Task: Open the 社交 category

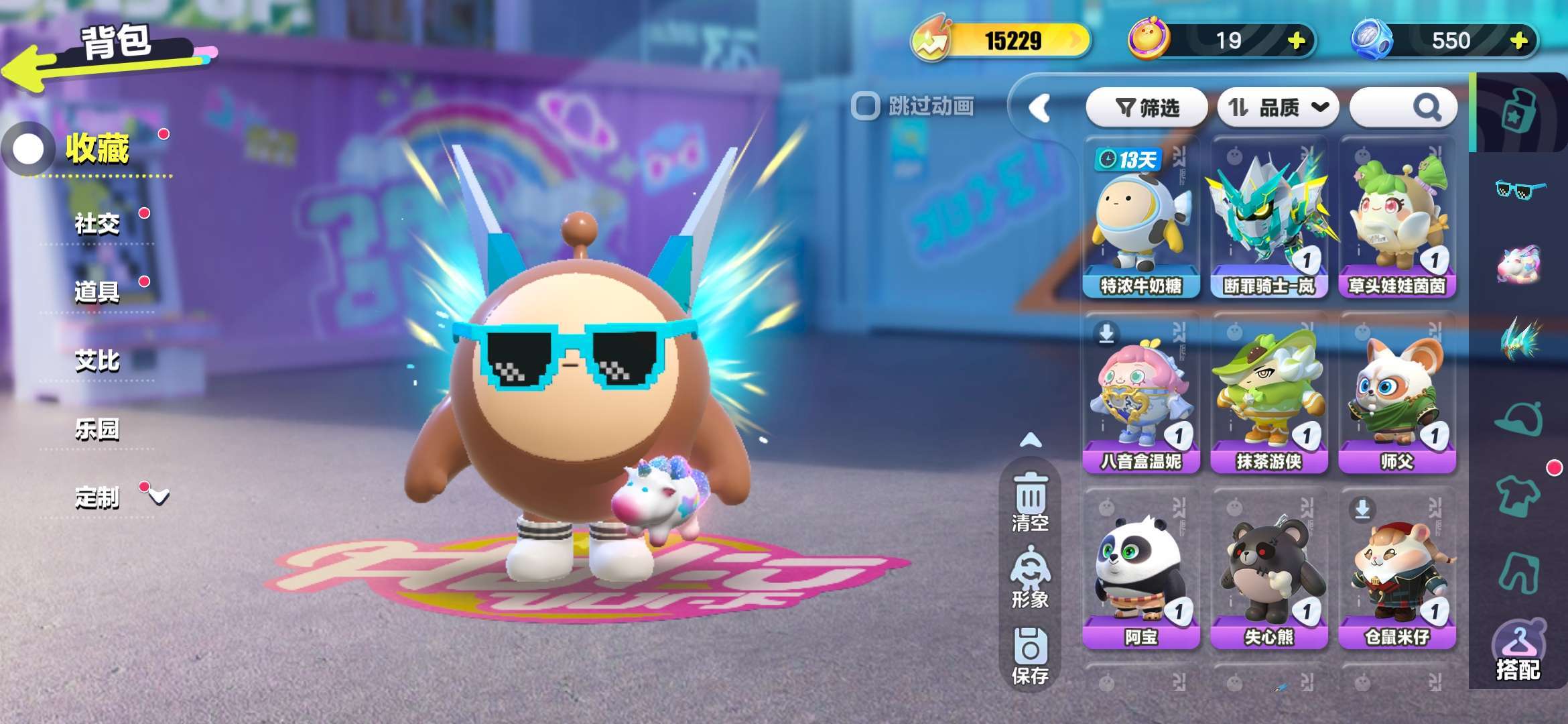Action: 97,223
